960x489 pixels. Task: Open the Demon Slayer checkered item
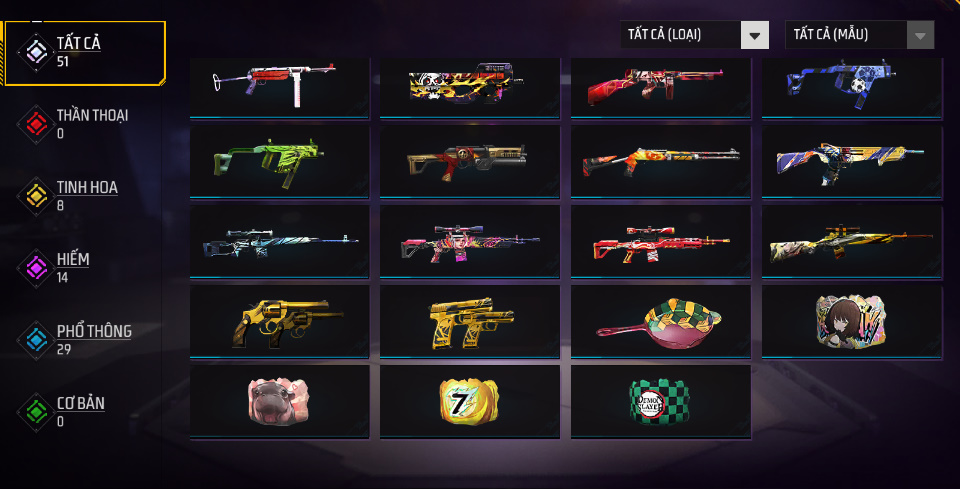point(660,401)
